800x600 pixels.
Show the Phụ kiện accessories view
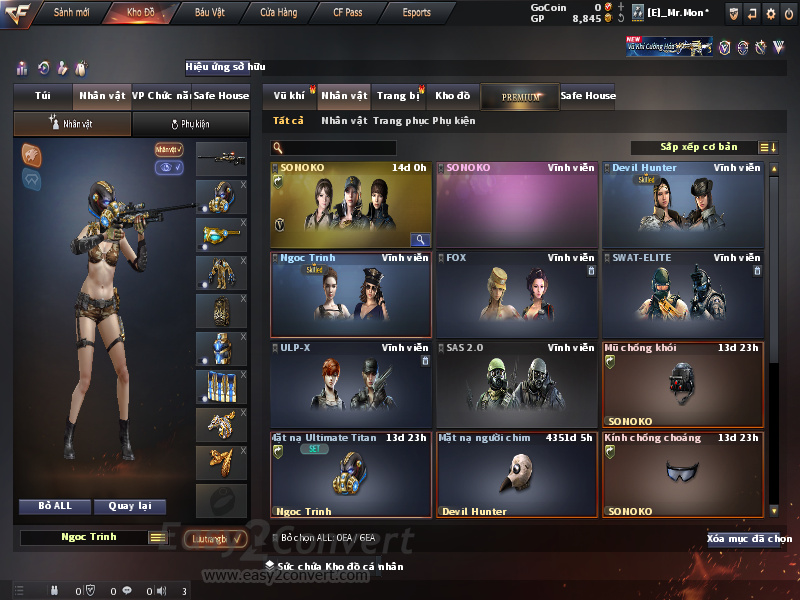click(x=190, y=124)
